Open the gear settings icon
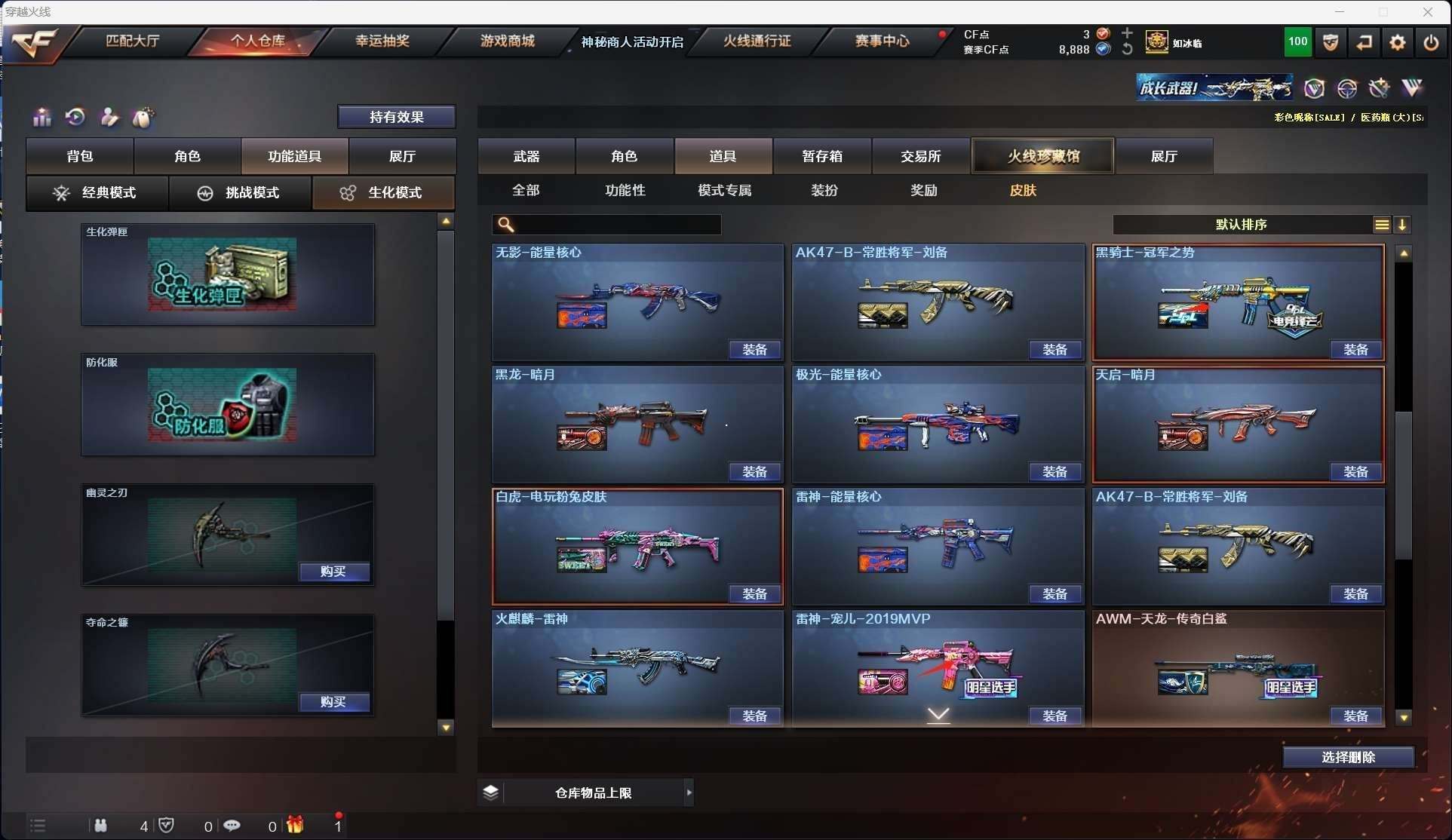This screenshot has width=1452, height=840. click(1398, 43)
